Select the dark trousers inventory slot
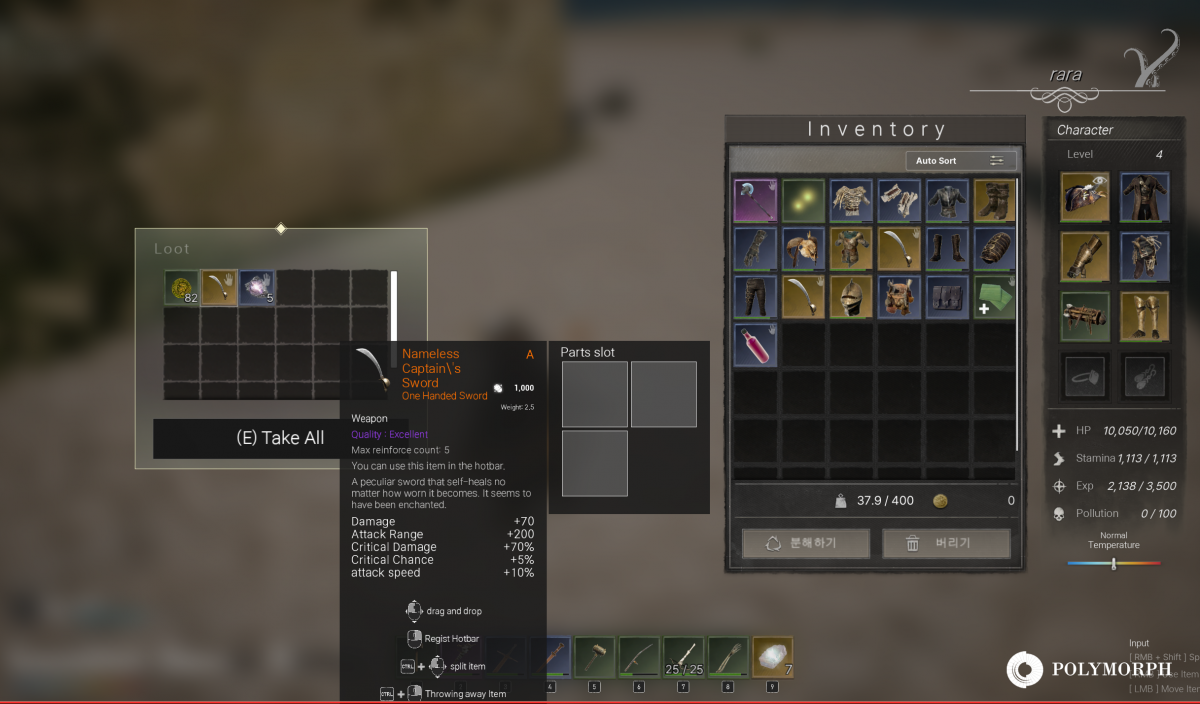The height and width of the screenshot is (704, 1200). [755, 297]
